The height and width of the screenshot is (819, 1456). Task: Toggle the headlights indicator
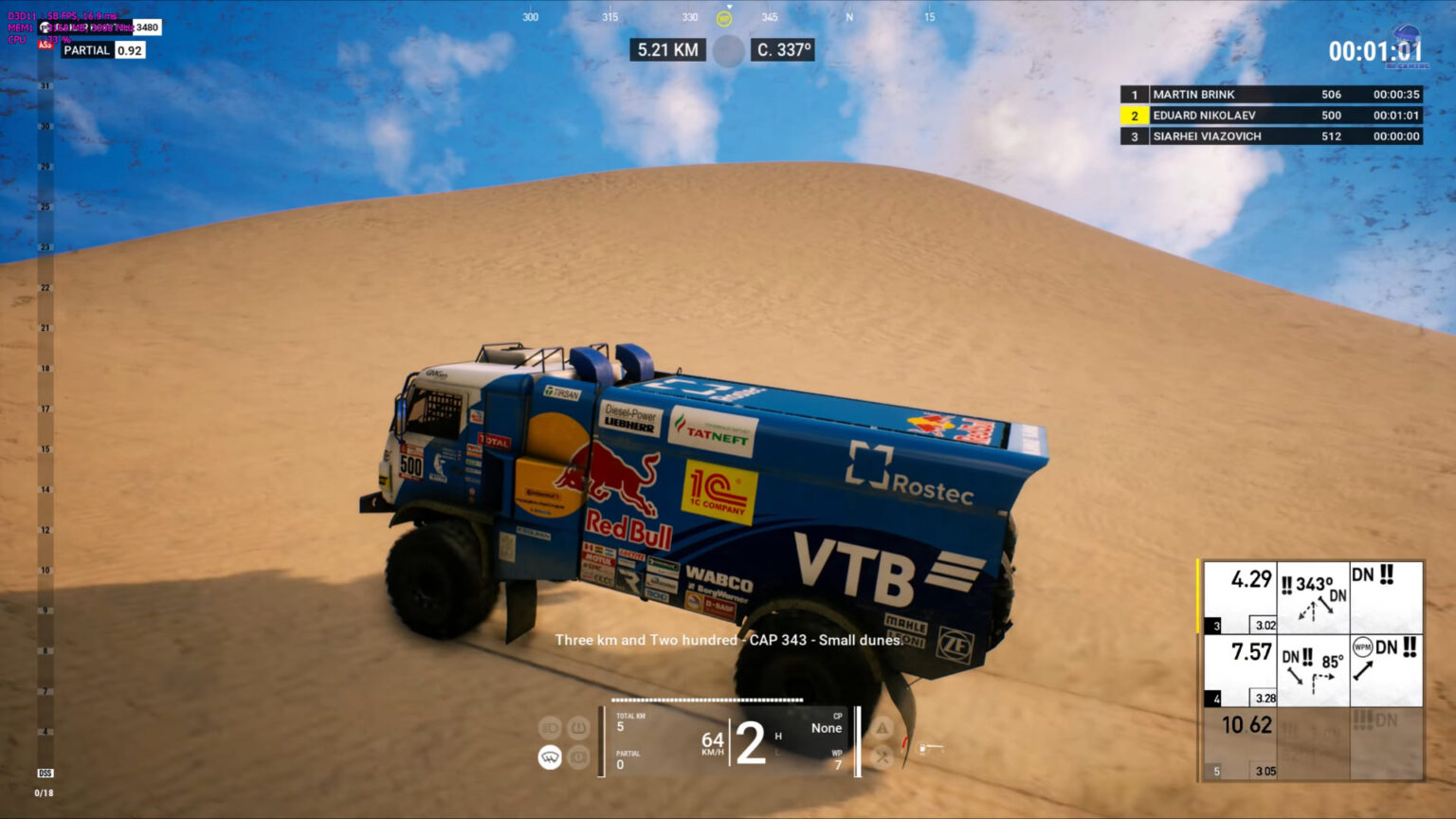pyautogui.click(x=551, y=726)
